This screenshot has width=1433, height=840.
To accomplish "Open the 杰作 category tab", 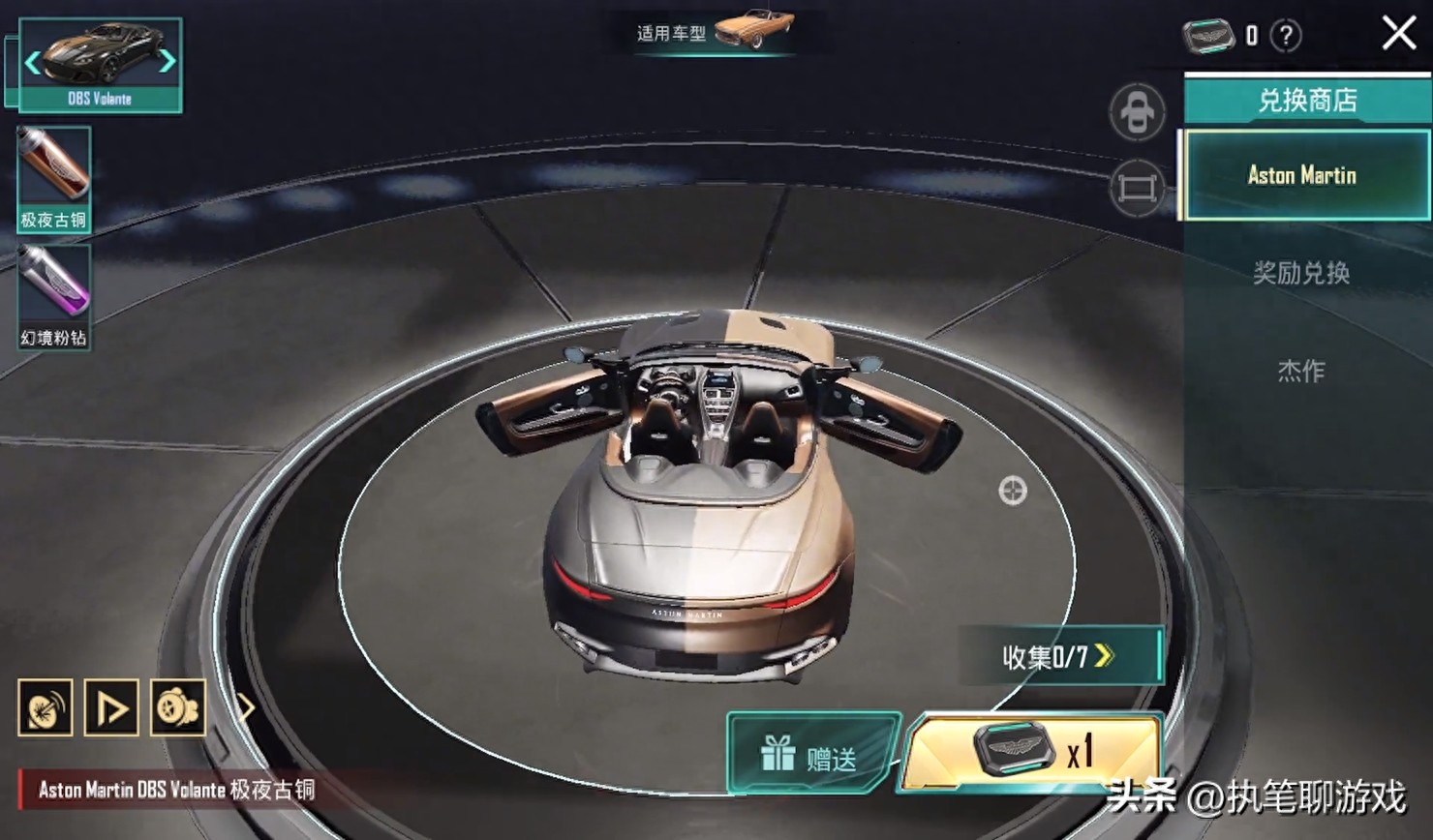I will (x=1301, y=371).
